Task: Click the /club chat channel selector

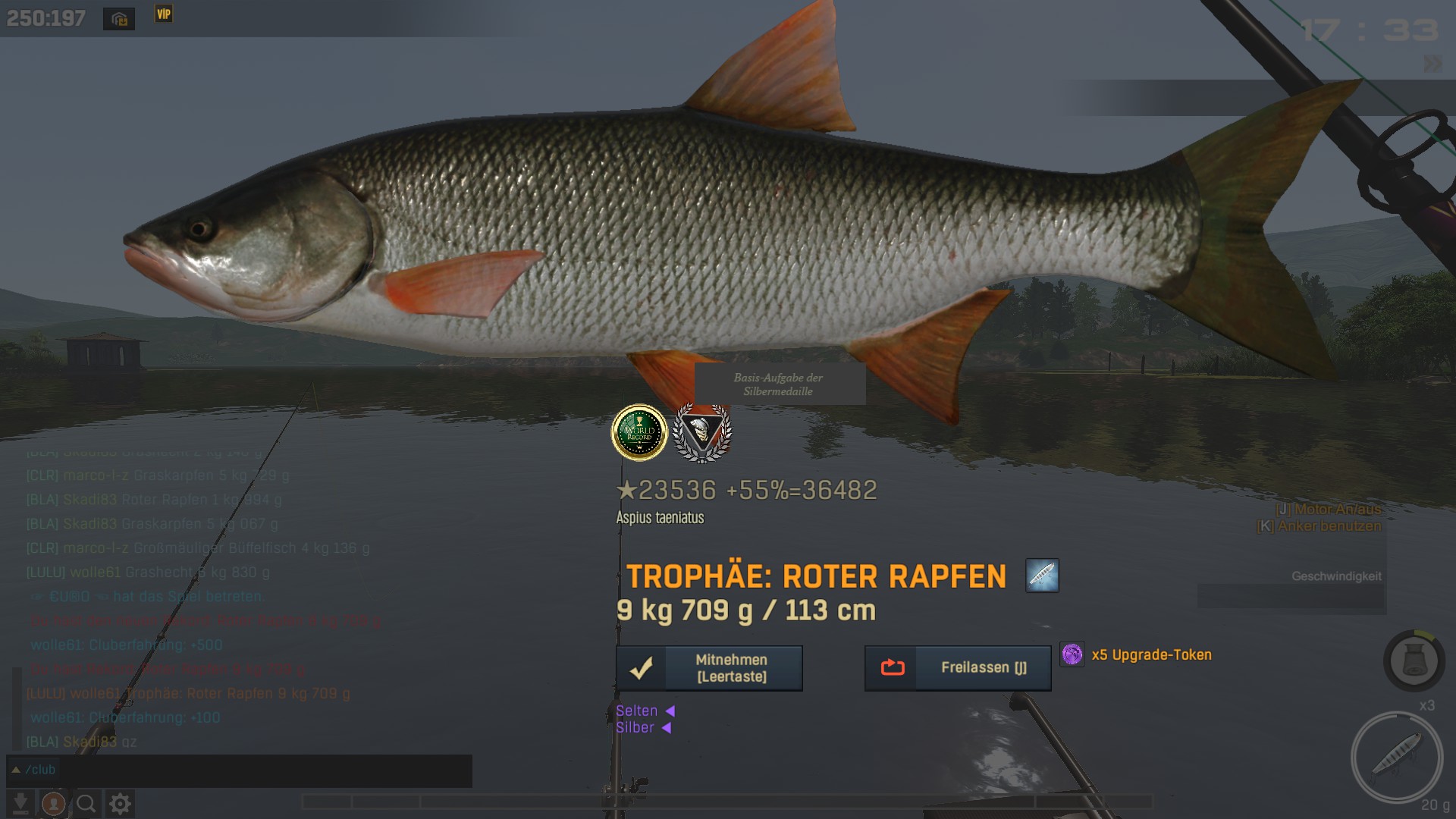Action: [34, 770]
